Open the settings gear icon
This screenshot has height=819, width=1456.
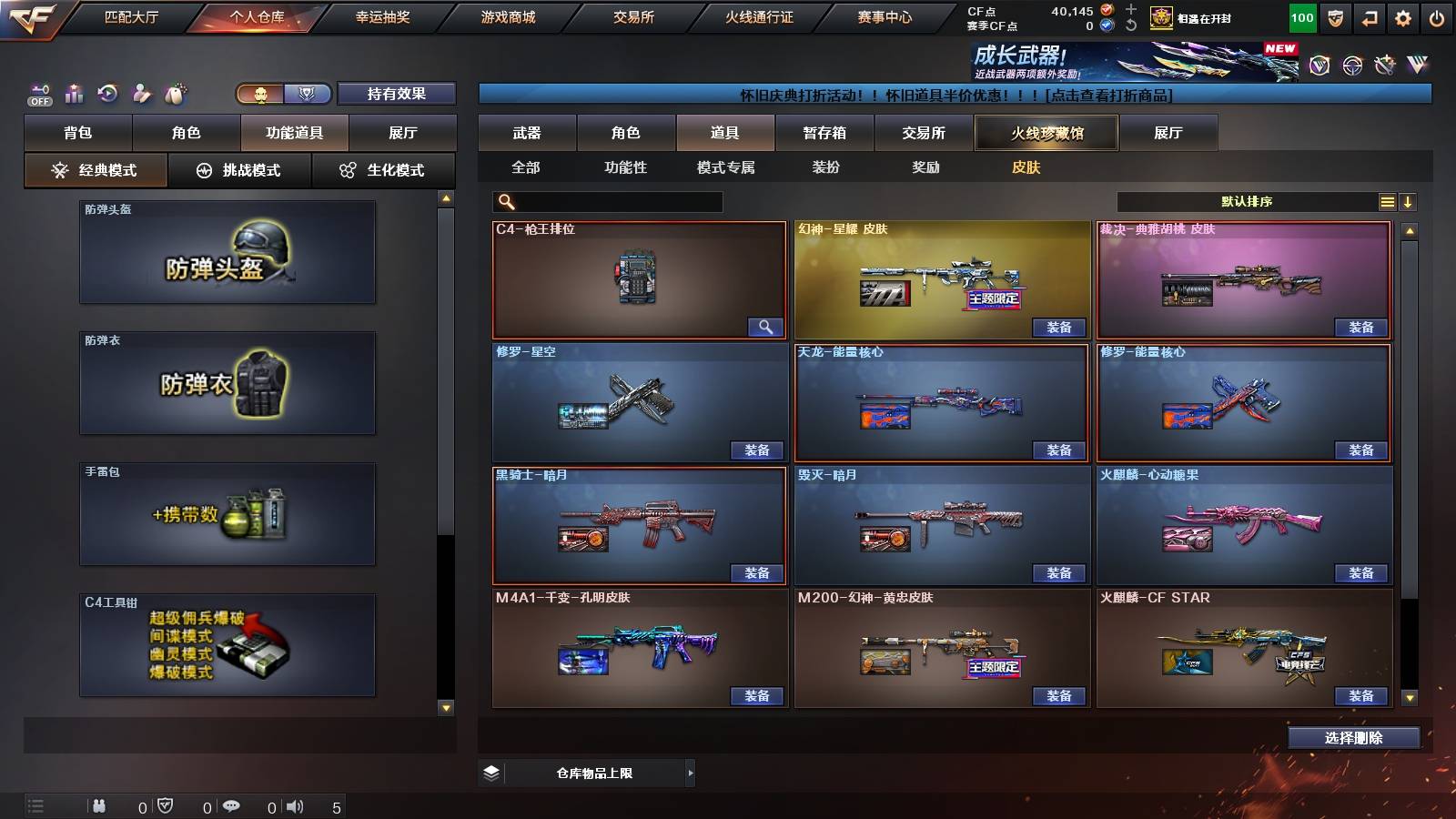tap(1404, 16)
